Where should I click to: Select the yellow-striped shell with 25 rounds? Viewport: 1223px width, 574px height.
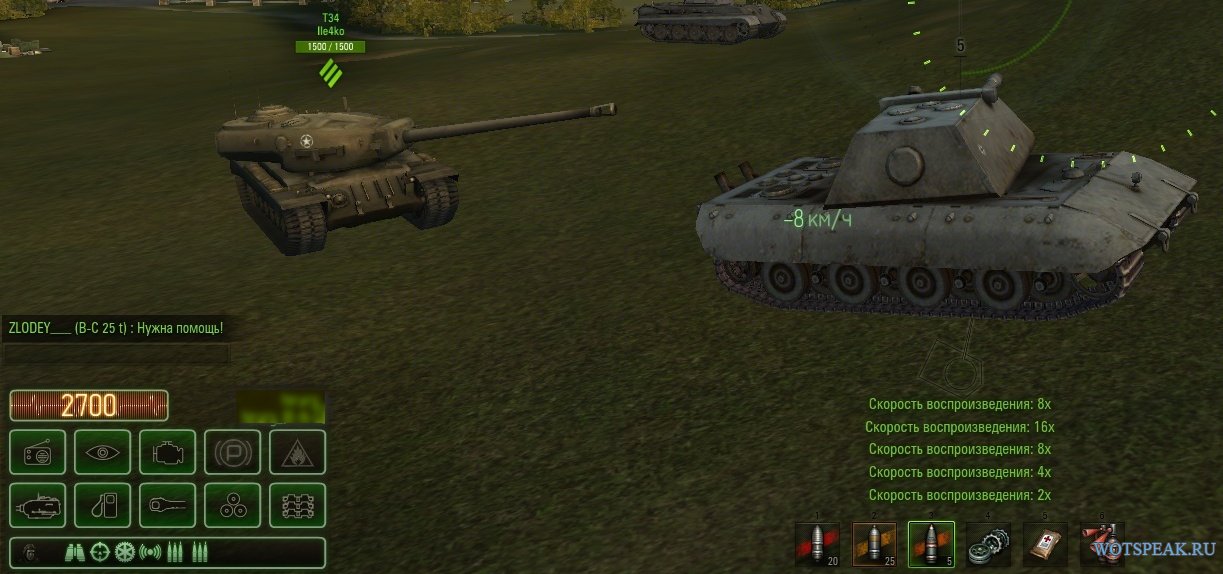point(874,545)
